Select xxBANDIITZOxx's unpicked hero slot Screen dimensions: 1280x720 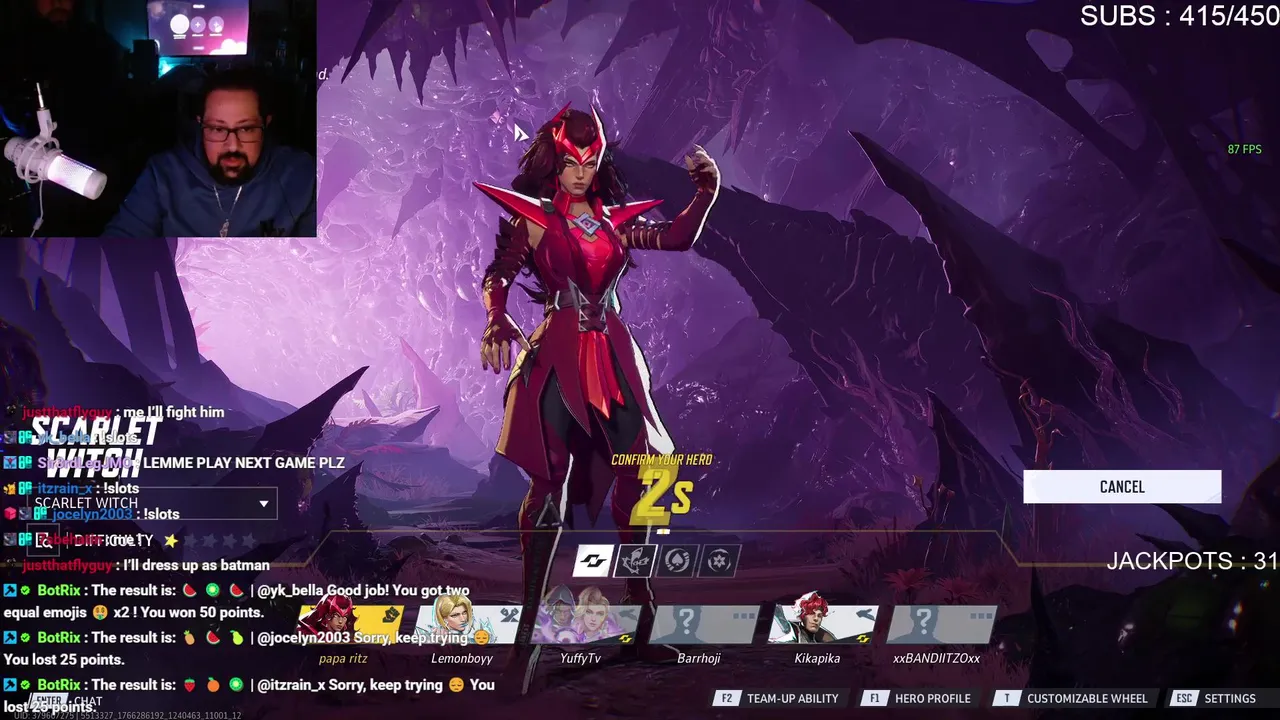point(938,624)
